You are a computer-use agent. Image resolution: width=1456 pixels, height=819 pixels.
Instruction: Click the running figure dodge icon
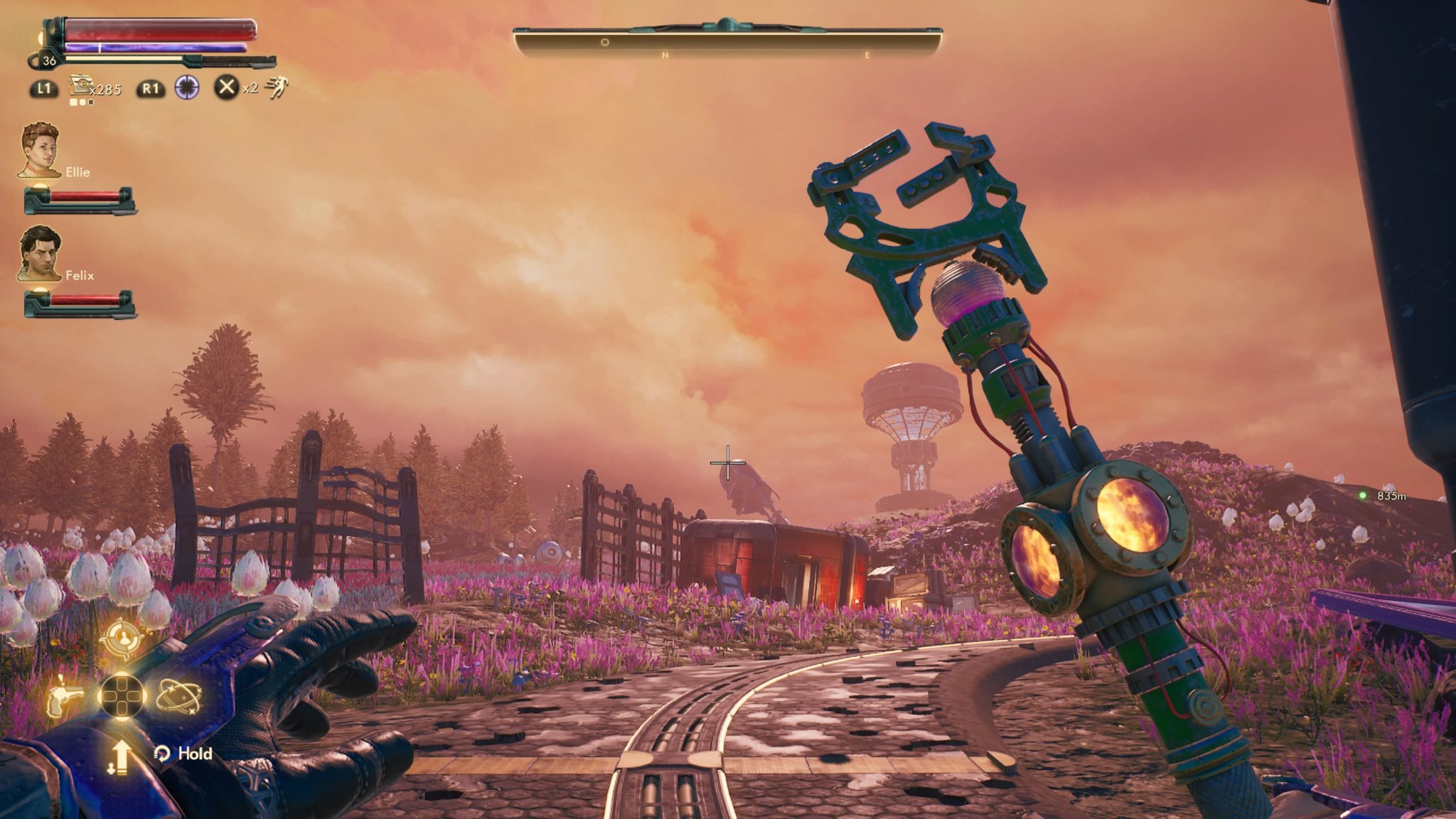(x=276, y=87)
